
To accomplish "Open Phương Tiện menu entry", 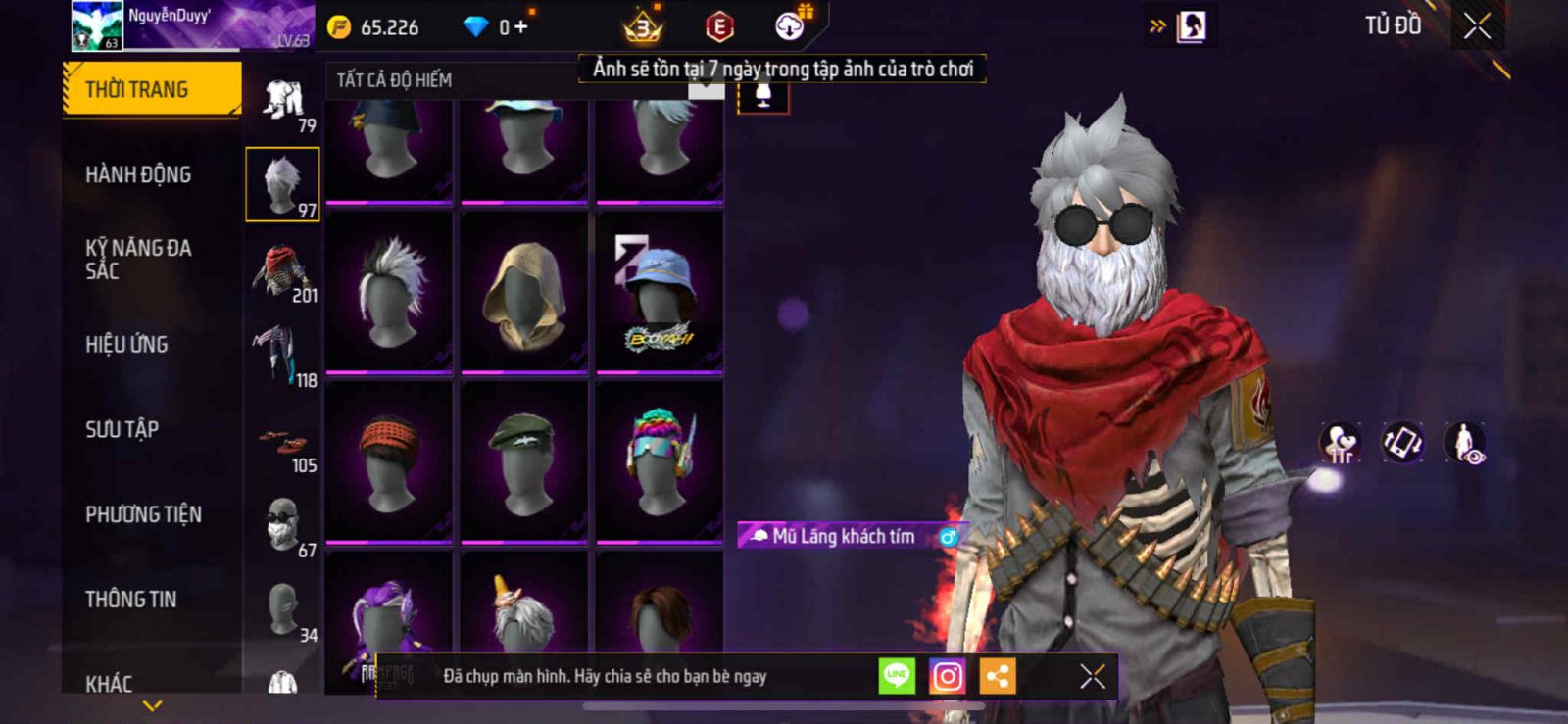I will pyautogui.click(x=143, y=514).
